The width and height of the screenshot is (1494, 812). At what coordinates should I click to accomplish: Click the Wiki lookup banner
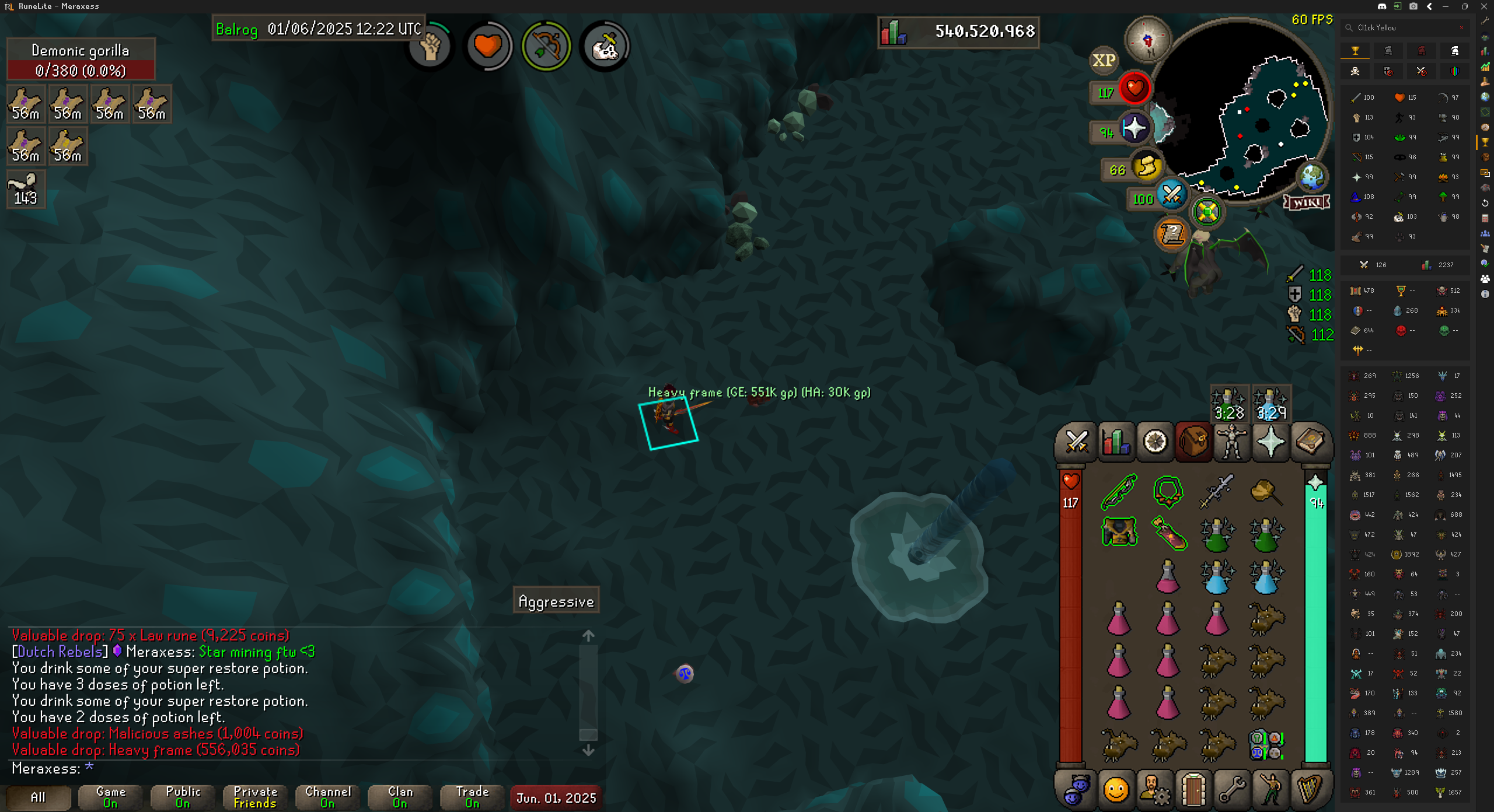point(1307,202)
